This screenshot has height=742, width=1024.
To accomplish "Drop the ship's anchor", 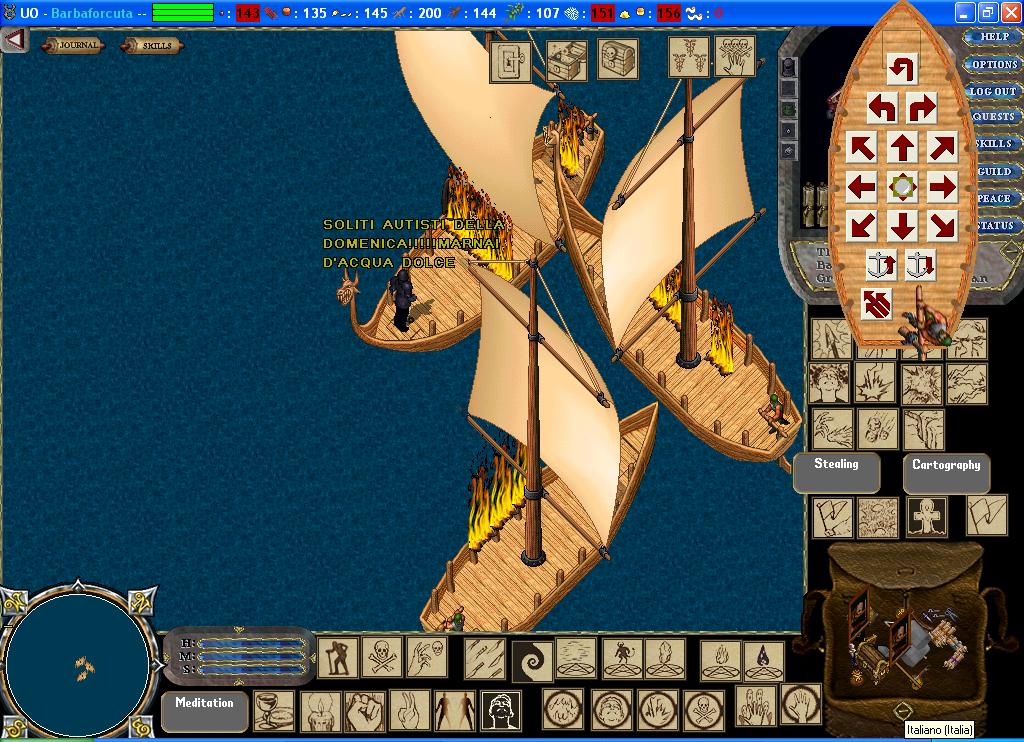I will point(920,265).
